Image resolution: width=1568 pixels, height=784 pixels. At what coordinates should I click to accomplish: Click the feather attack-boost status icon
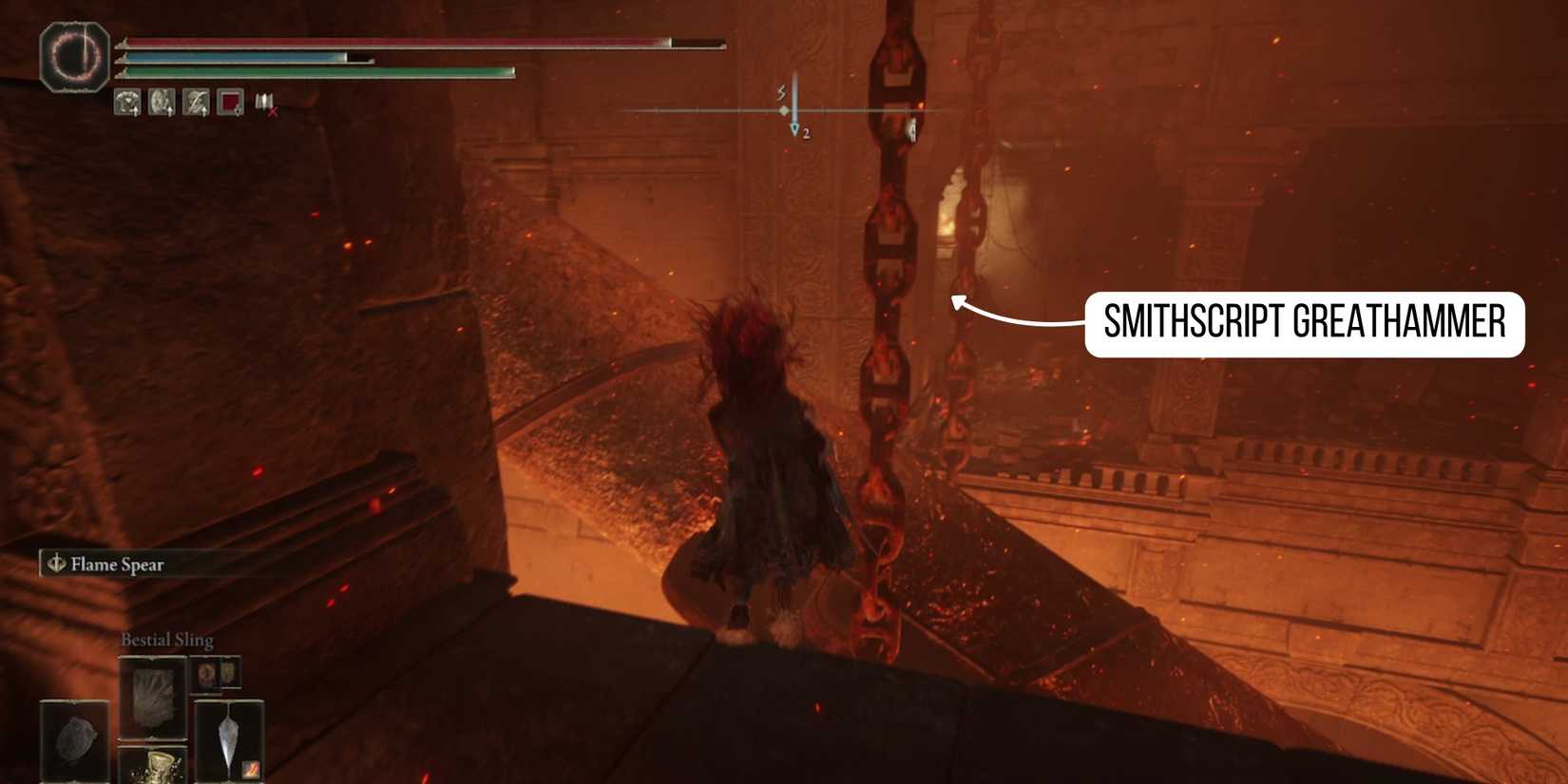click(195, 103)
